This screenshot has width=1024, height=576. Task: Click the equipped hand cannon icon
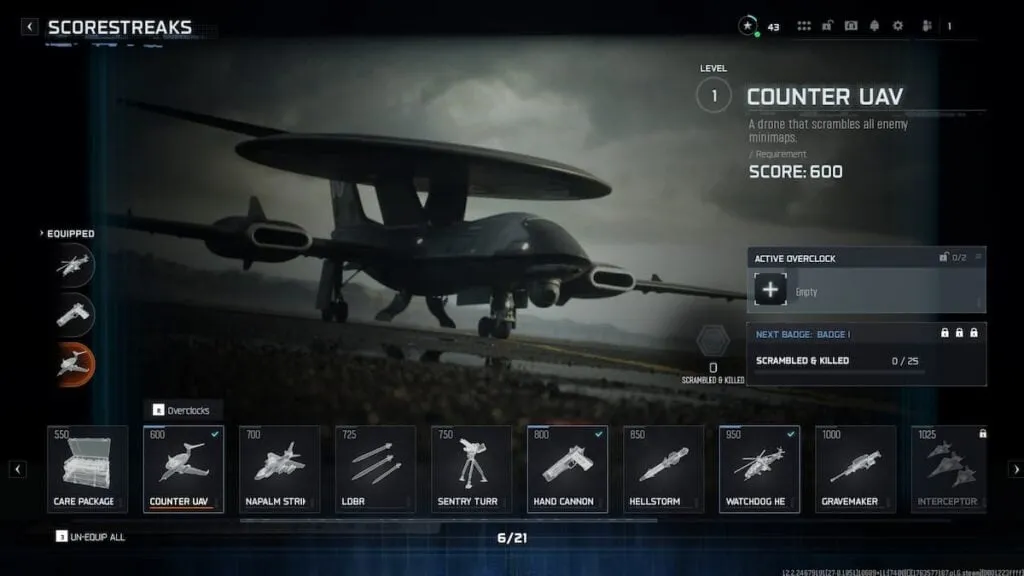[x=75, y=314]
